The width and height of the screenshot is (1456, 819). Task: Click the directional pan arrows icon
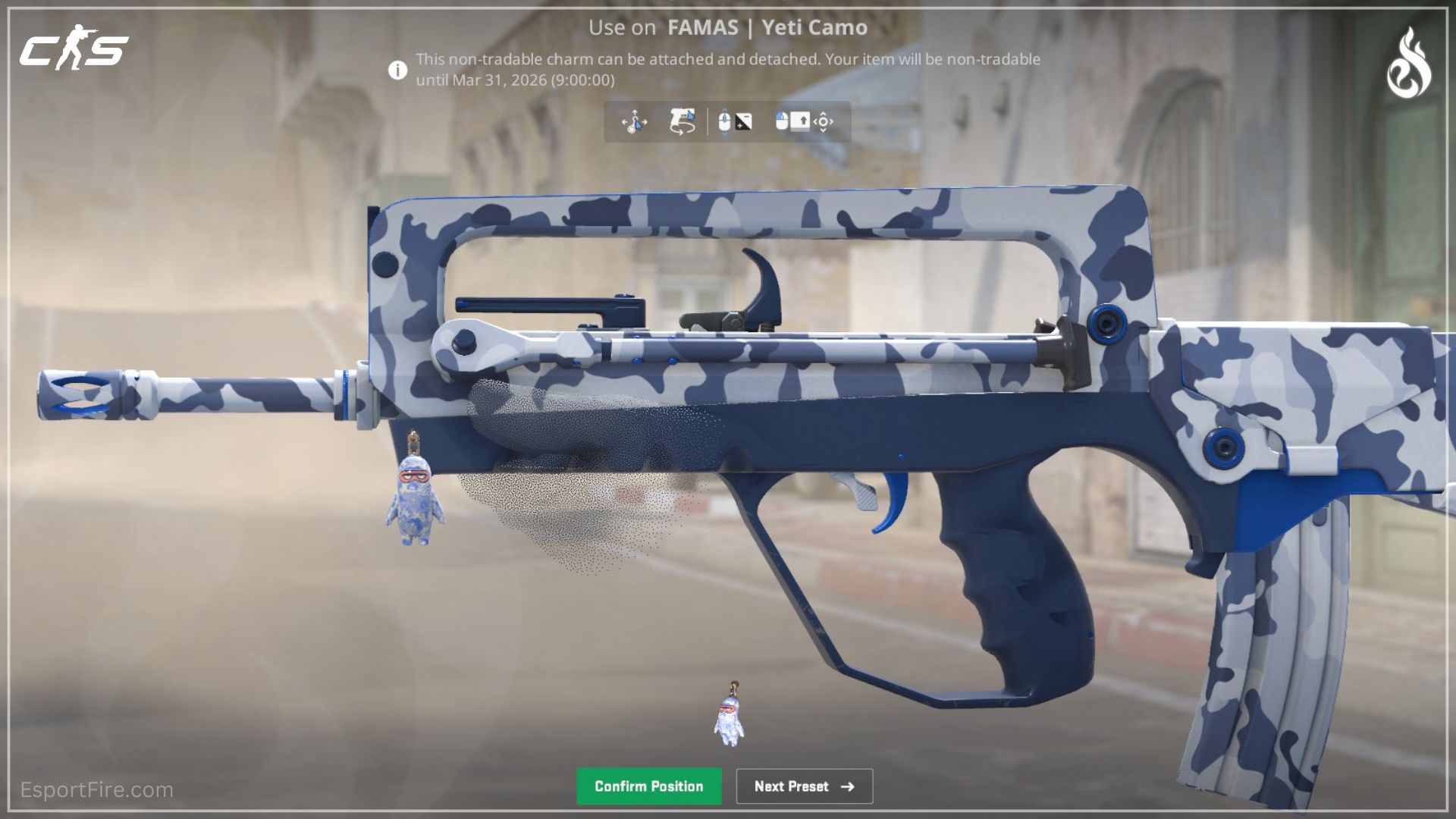point(826,121)
